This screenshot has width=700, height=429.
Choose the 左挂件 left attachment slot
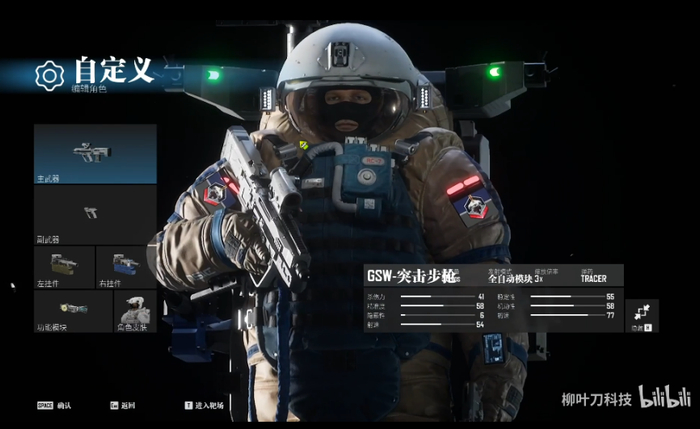[x=64, y=267]
